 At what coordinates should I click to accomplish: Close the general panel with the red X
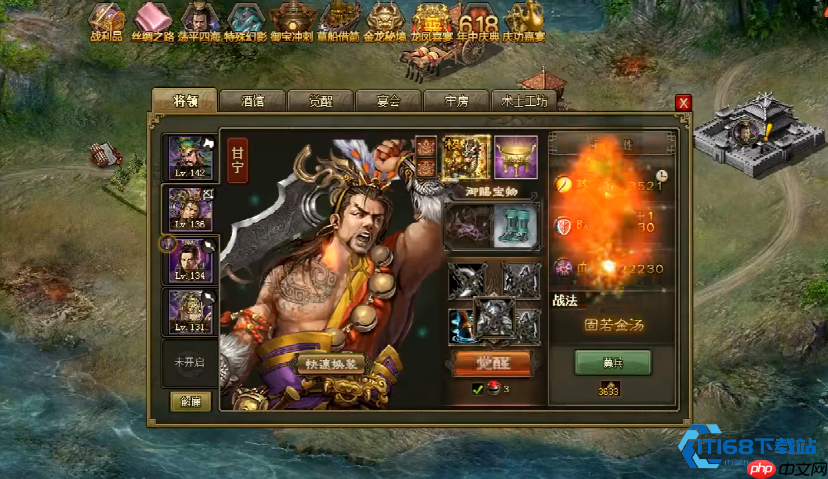(683, 102)
